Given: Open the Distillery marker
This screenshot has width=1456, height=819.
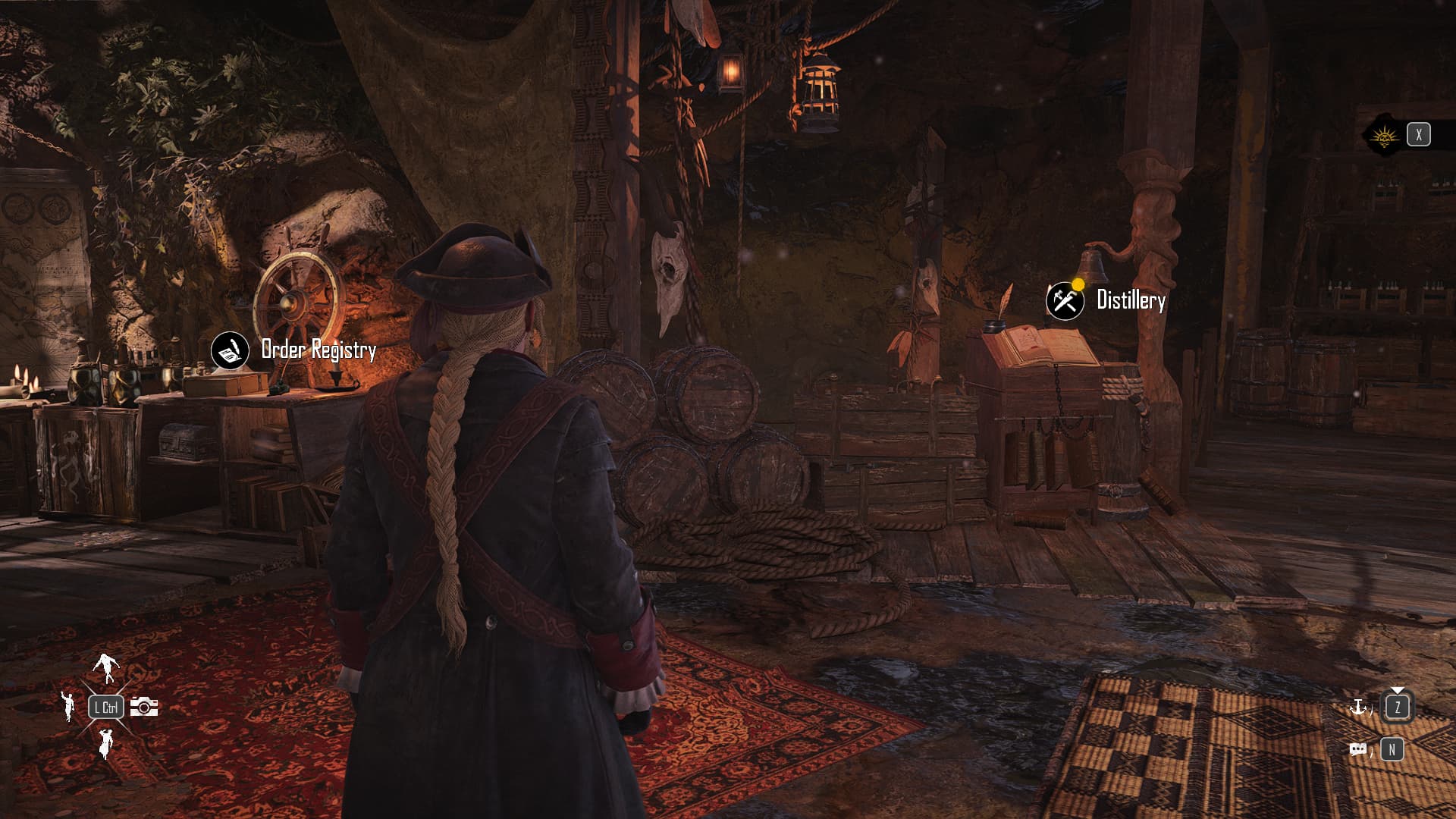Looking at the screenshot, I should pyautogui.click(x=1065, y=301).
